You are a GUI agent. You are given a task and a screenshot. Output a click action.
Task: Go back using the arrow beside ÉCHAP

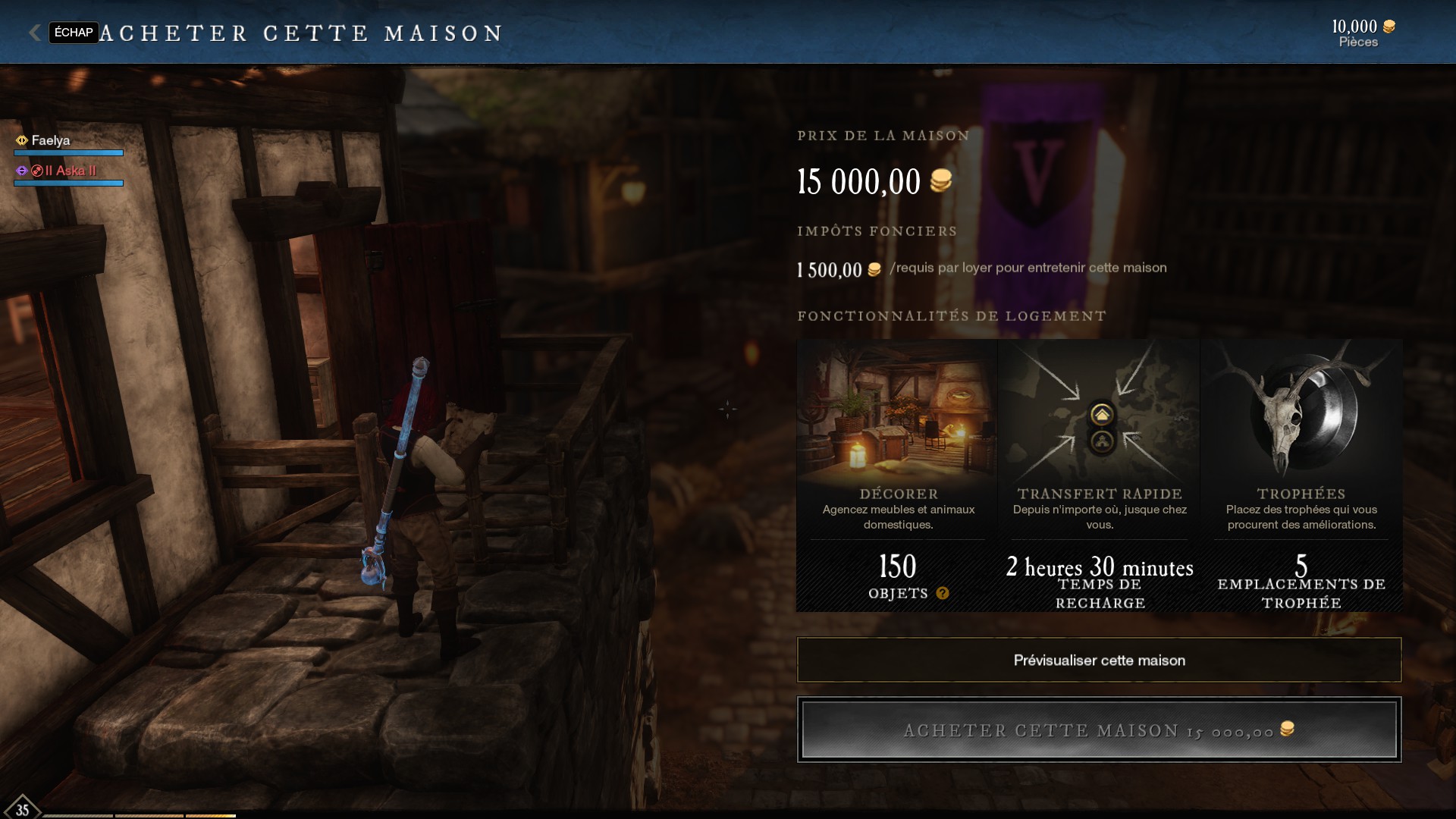pos(34,33)
